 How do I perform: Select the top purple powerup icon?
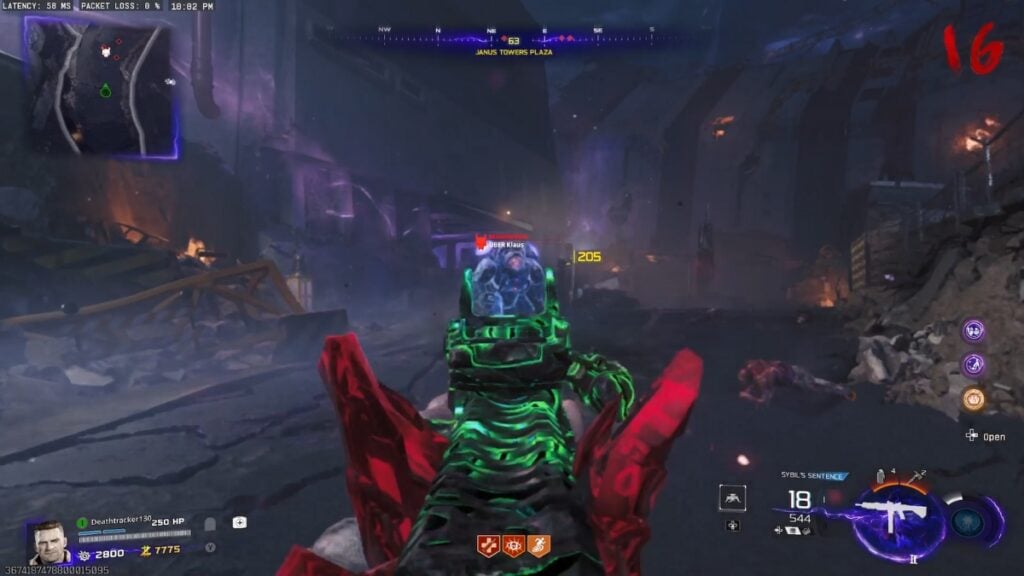click(973, 331)
